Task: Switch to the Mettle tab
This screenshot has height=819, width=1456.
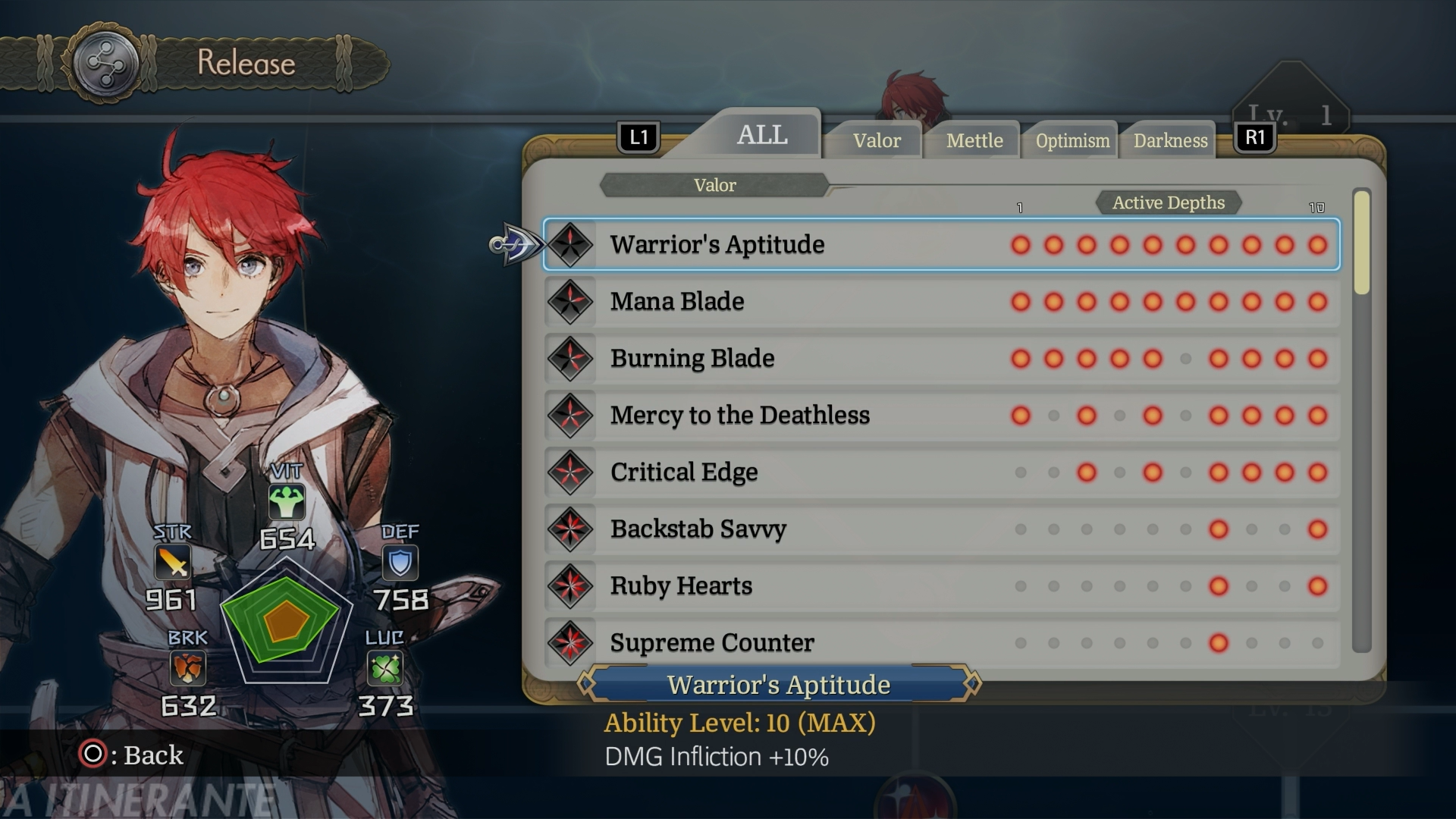Action: (x=974, y=141)
